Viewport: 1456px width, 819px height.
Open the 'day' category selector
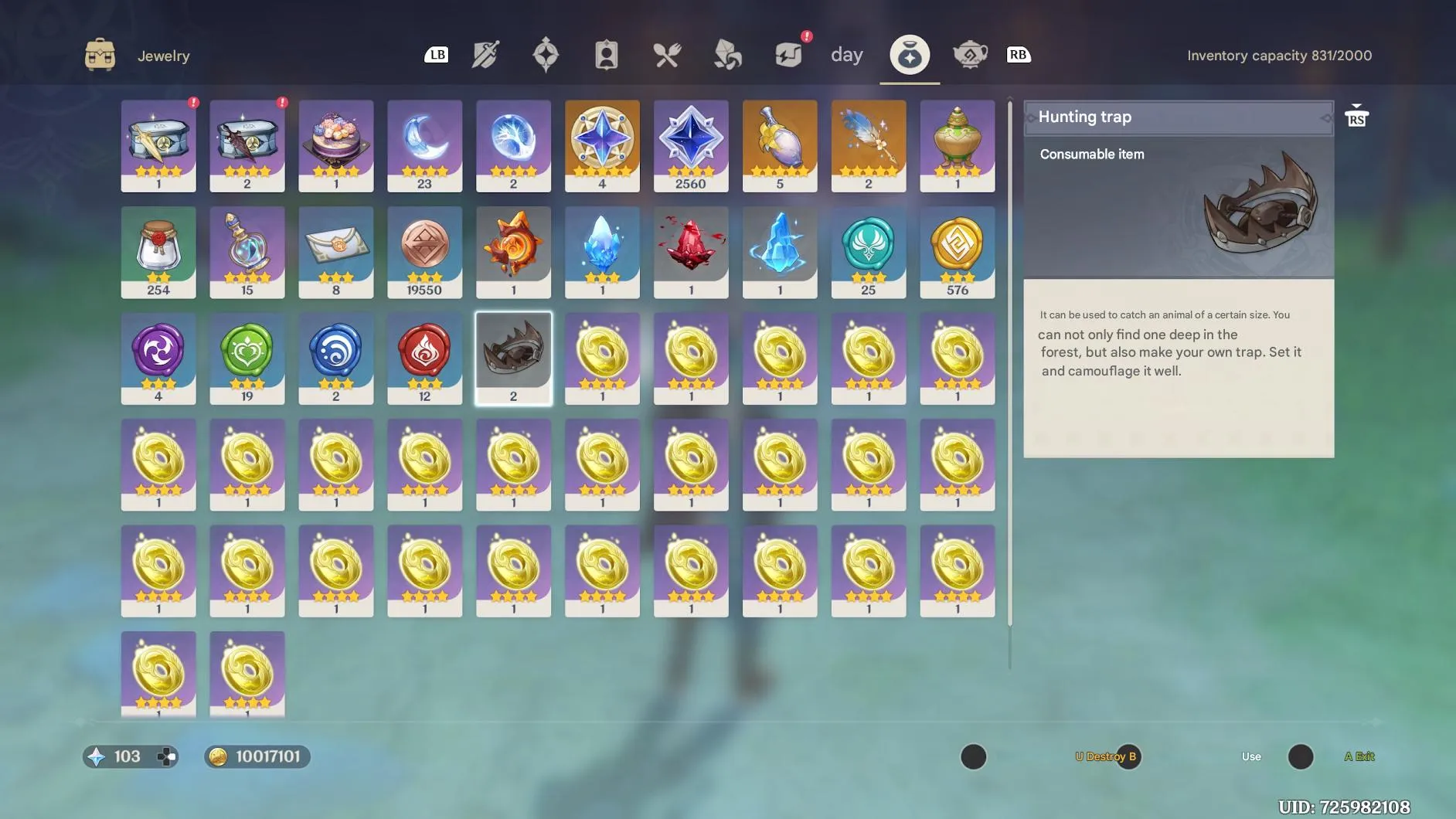coord(847,54)
